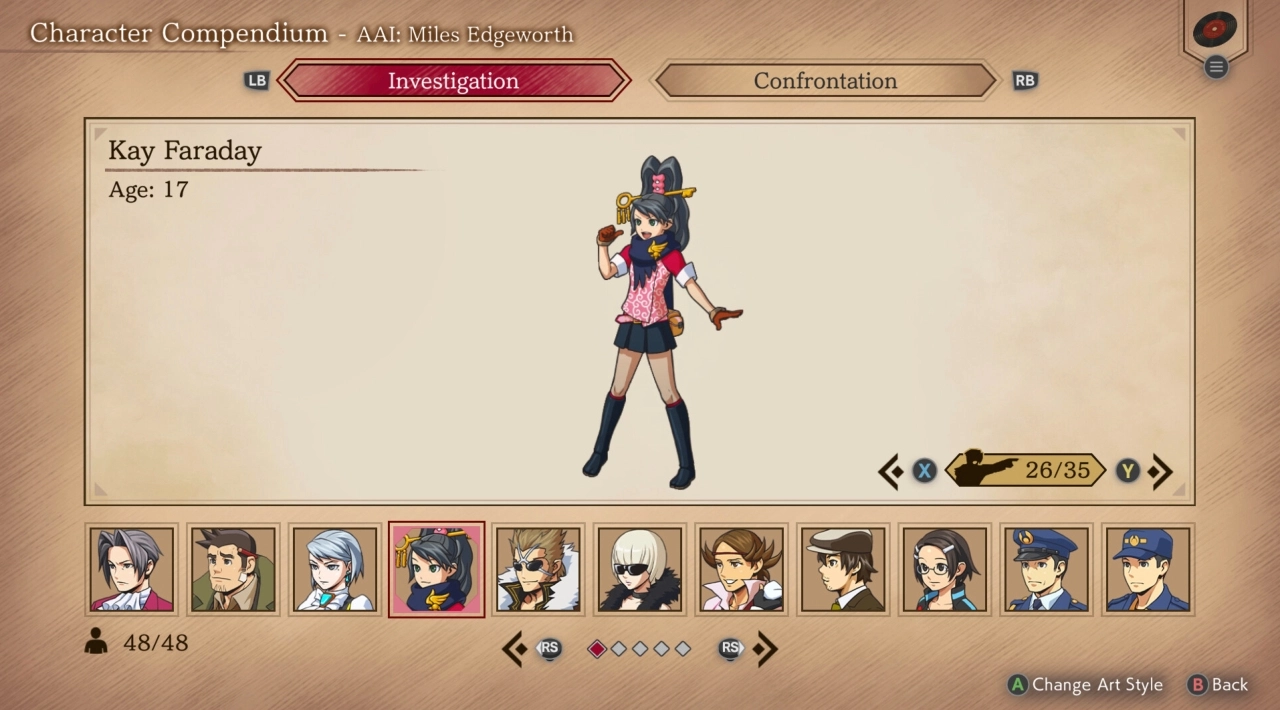The width and height of the screenshot is (1280, 710).
Task: Select Dick Gumshoe's portrait thumbnail
Action: (x=233, y=570)
